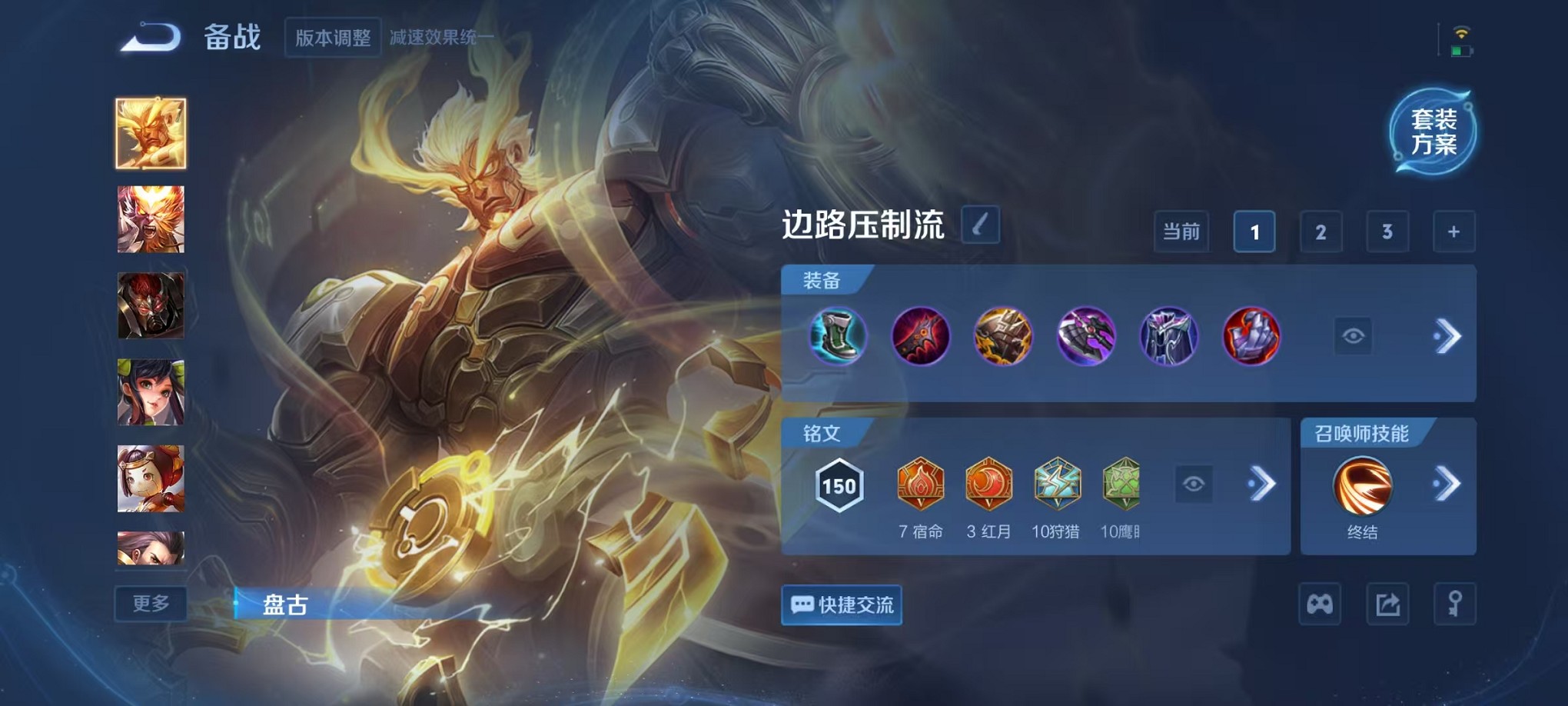The width and height of the screenshot is (1568, 706).
Task: Select the 当前 tab
Action: point(1181,231)
